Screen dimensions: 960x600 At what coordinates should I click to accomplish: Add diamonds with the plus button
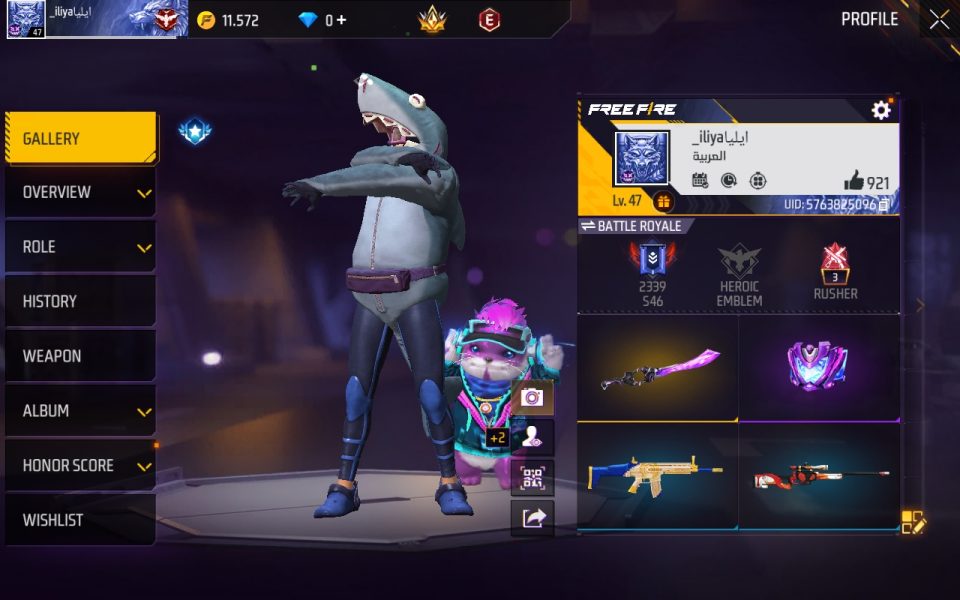(x=342, y=20)
